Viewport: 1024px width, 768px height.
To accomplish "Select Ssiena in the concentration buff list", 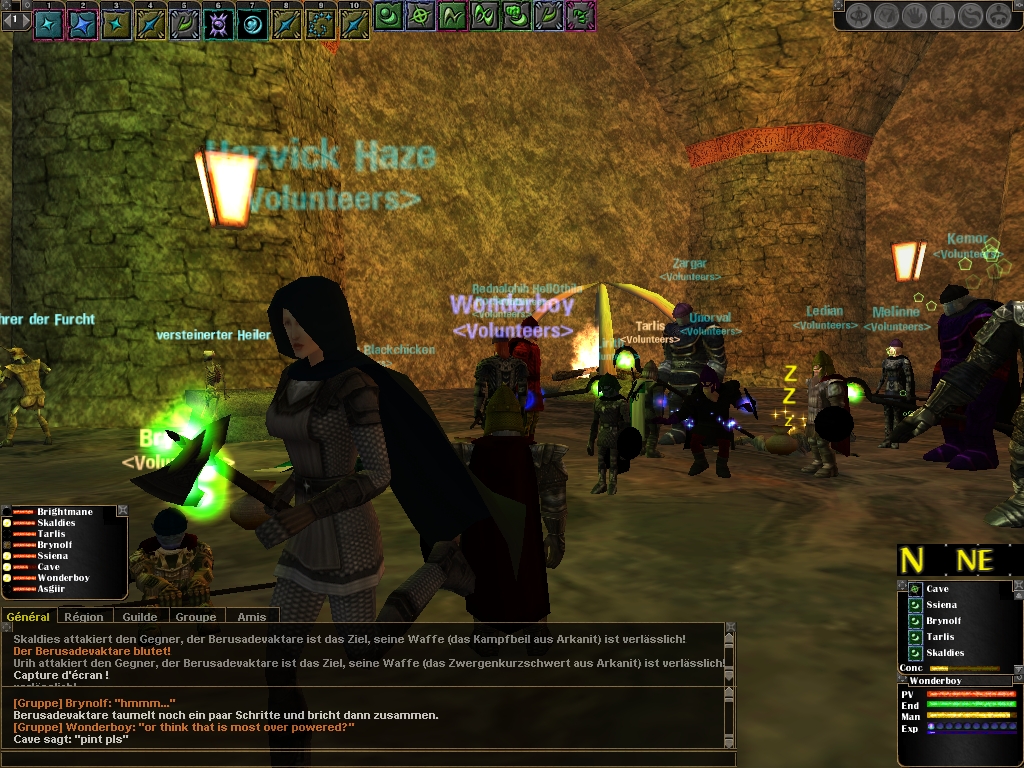I will tap(941, 605).
